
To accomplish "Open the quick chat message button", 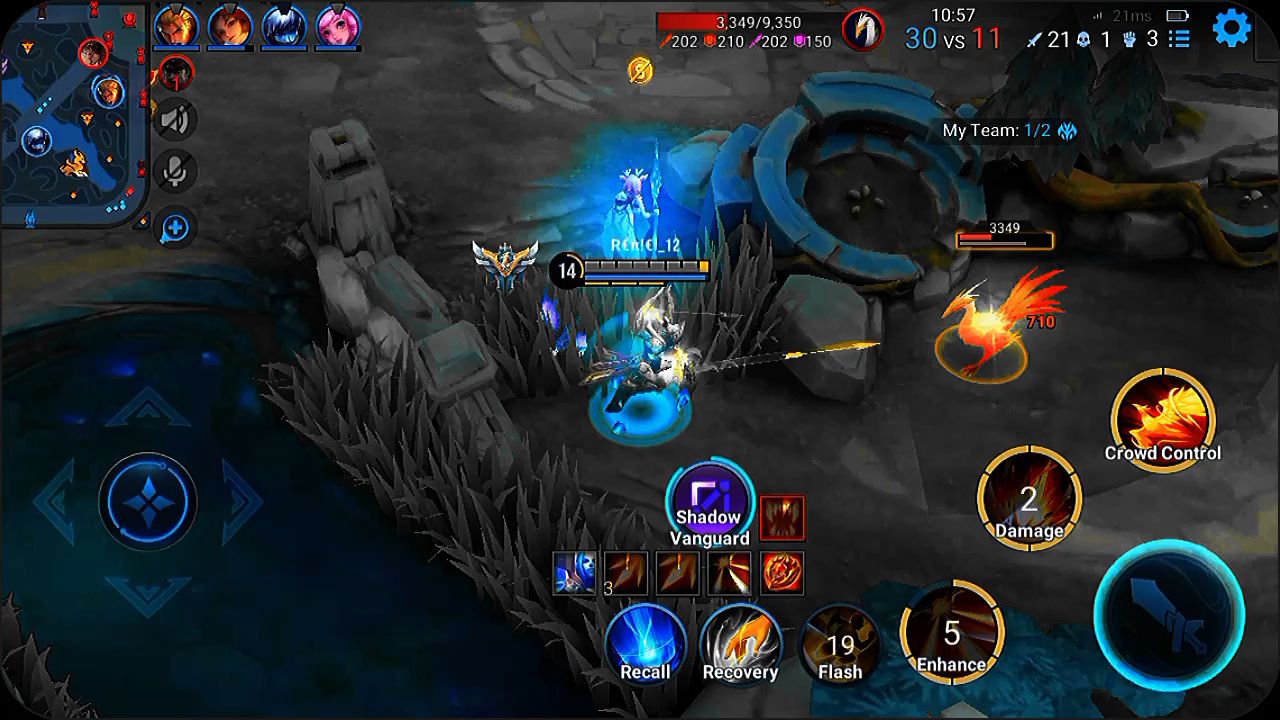I will [x=176, y=228].
